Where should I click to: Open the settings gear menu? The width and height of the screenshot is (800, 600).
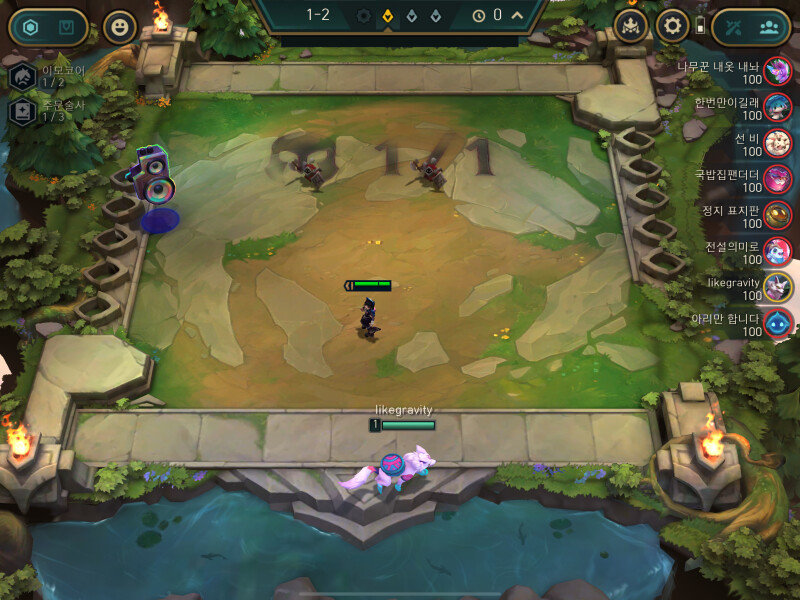click(x=672, y=25)
